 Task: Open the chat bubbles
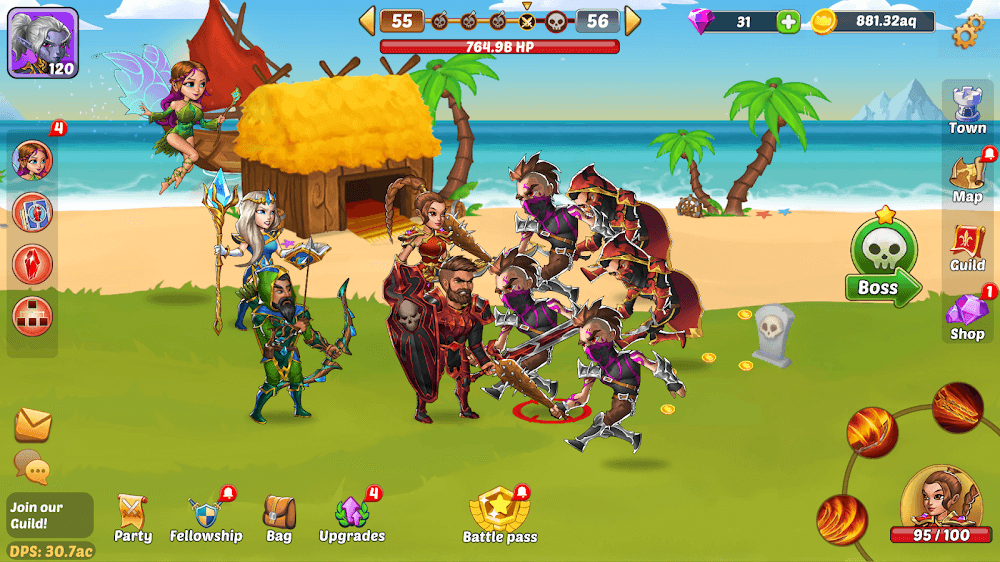31,466
